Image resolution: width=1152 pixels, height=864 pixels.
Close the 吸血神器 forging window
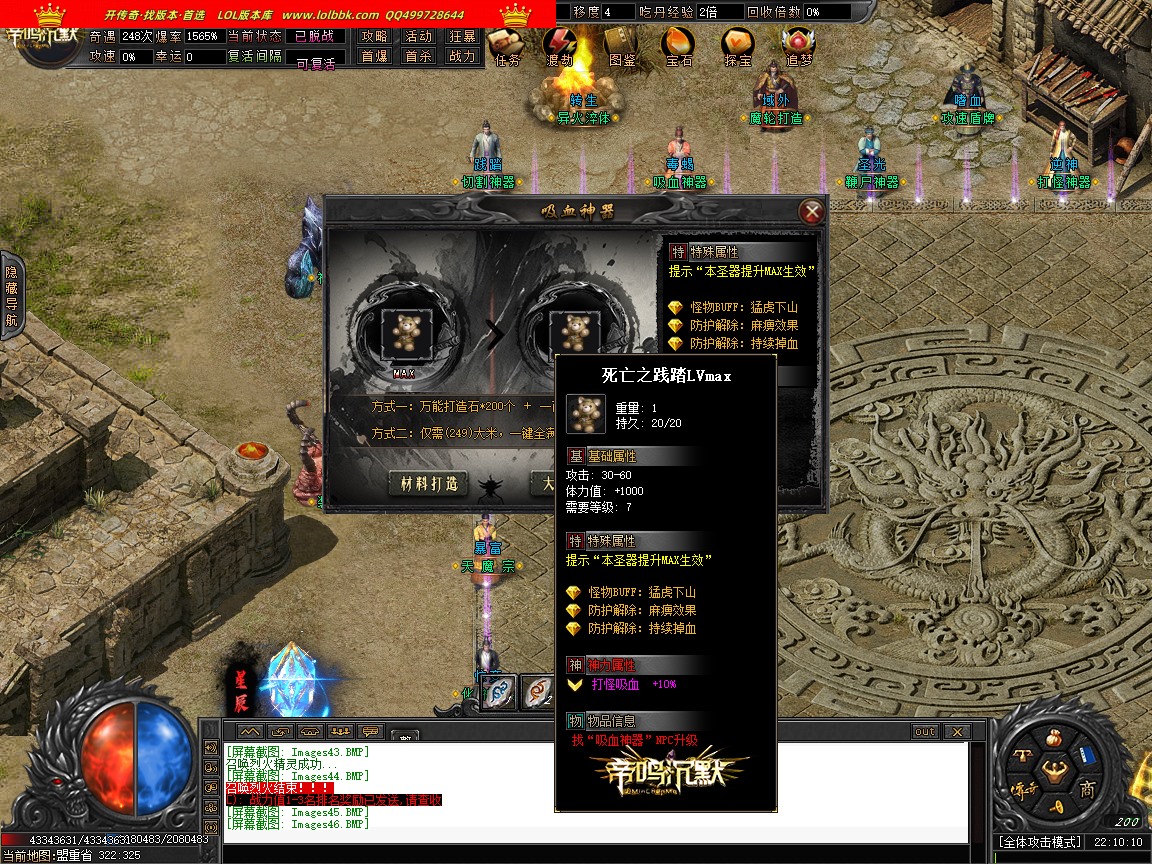812,211
